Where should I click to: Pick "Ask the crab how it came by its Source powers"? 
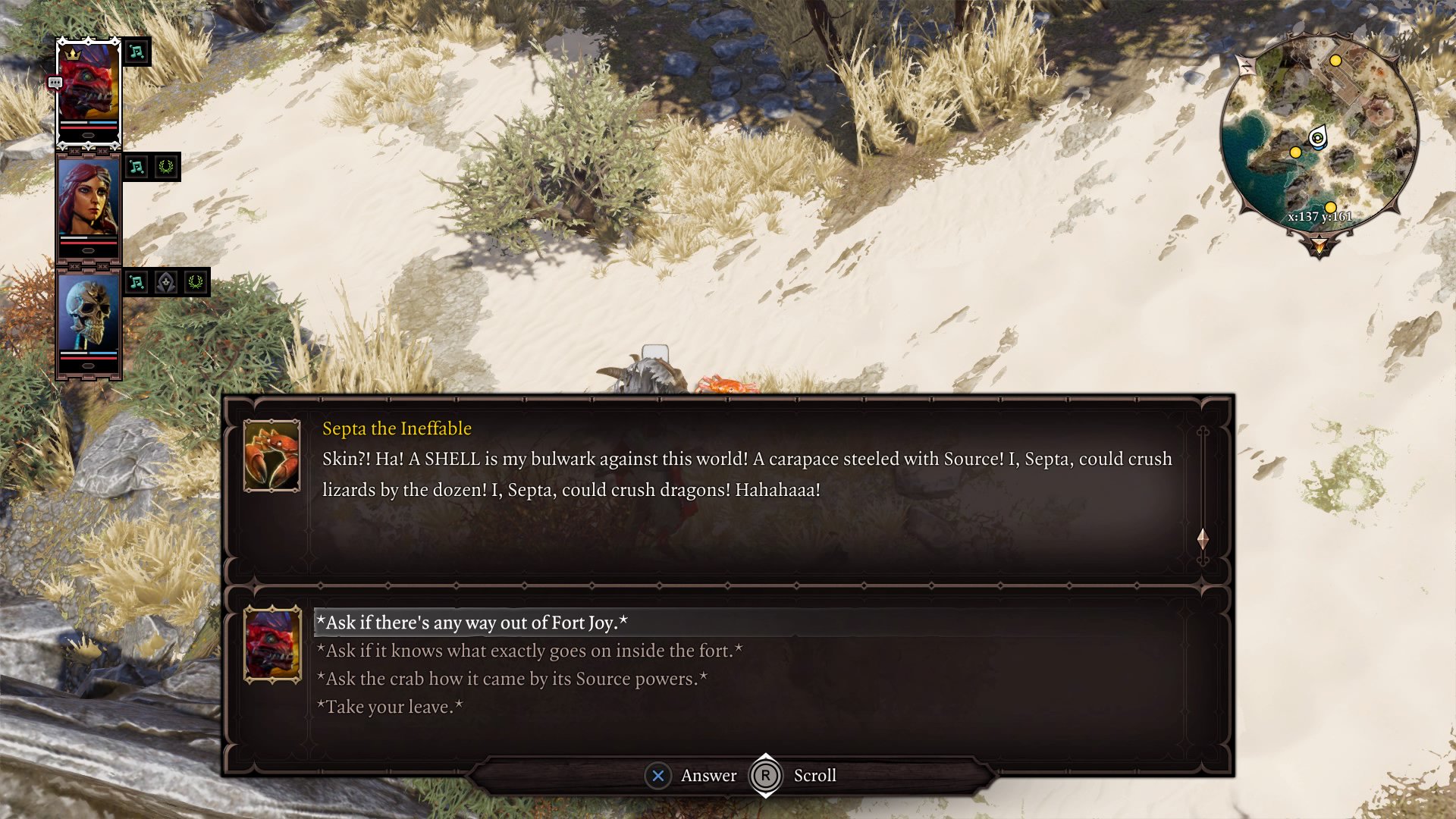click(512, 679)
